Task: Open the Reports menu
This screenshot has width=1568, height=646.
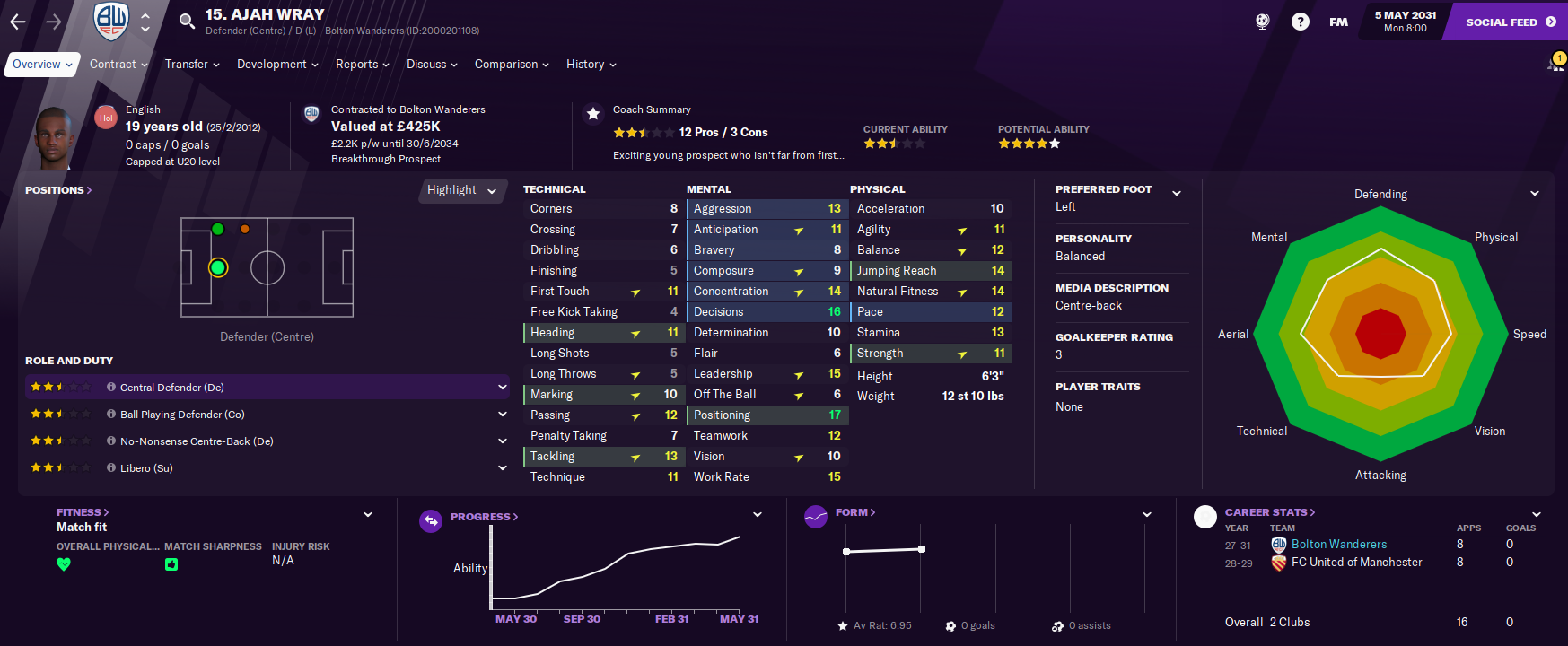Action: [362, 65]
